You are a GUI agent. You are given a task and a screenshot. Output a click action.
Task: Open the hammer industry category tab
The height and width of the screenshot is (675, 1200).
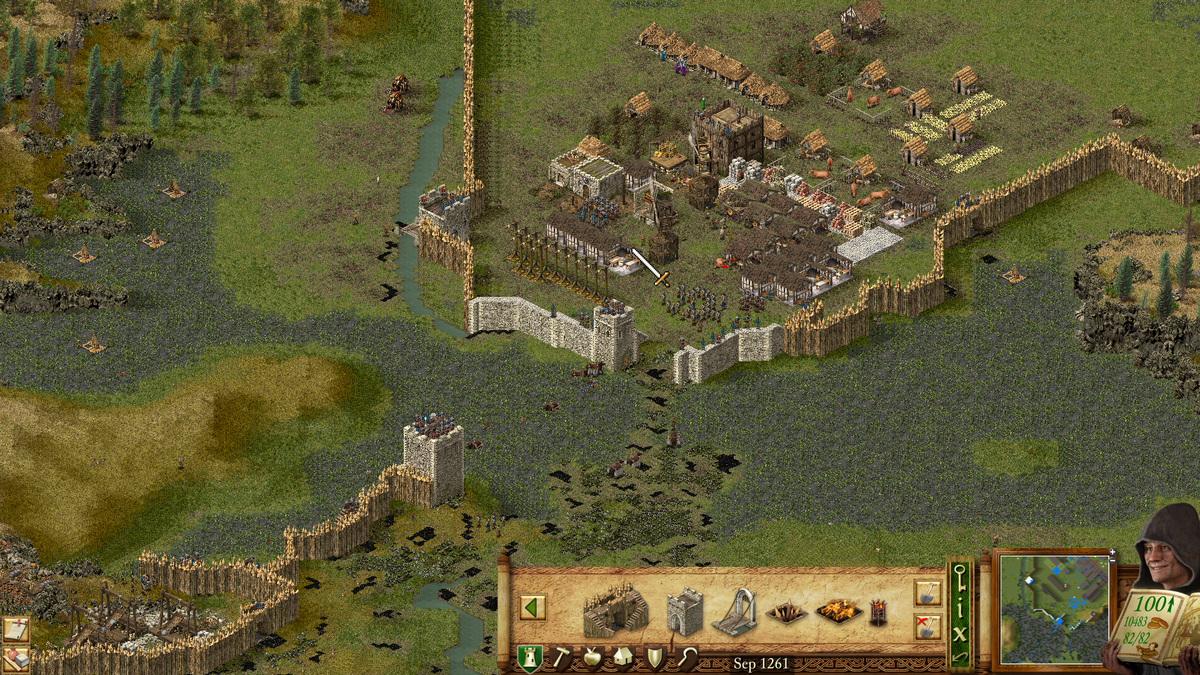click(561, 658)
